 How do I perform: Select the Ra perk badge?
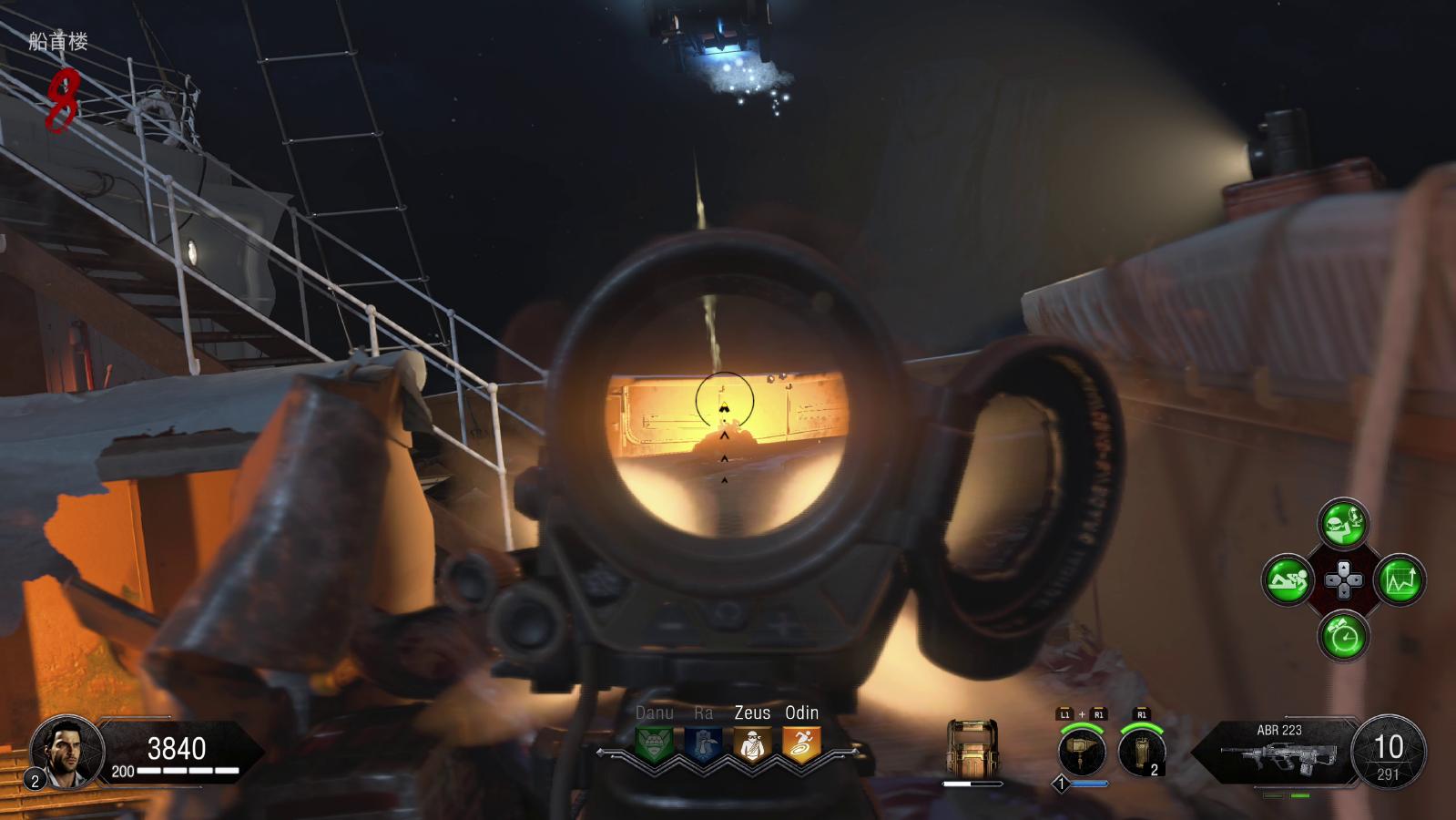pos(703,744)
